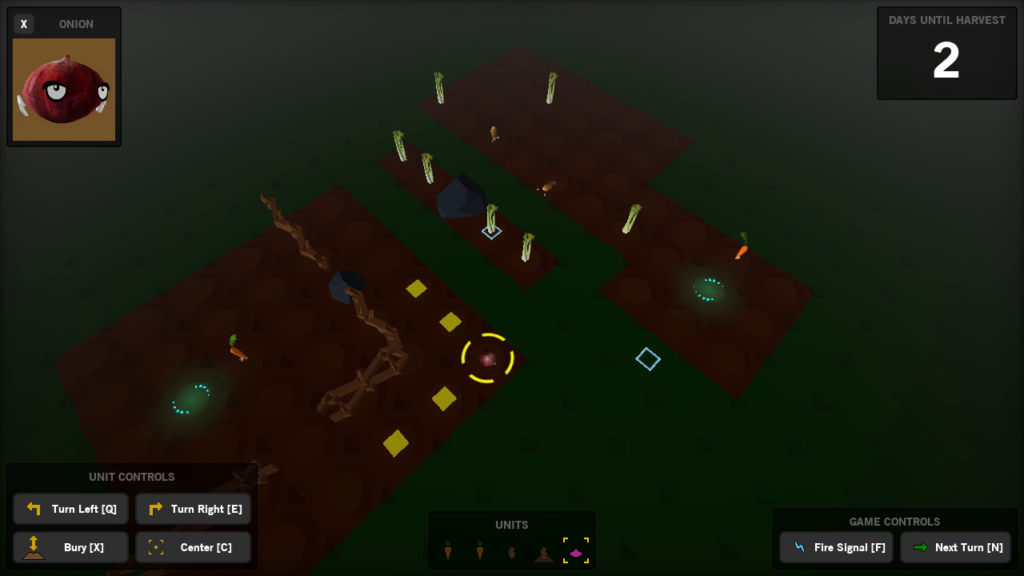Screen dimensions: 1024x576
Task: Select the purple onion unit icon
Action: click(576, 551)
